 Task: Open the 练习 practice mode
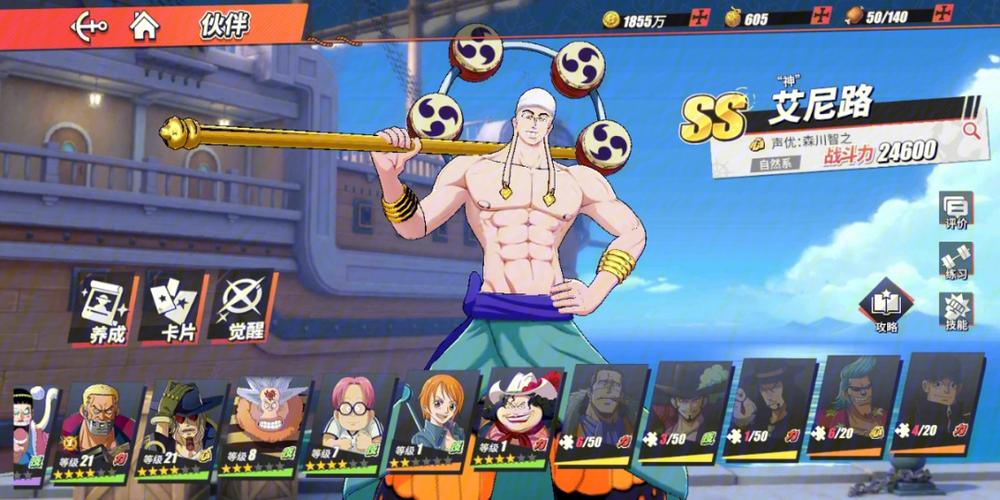pyautogui.click(x=955, y=261)
